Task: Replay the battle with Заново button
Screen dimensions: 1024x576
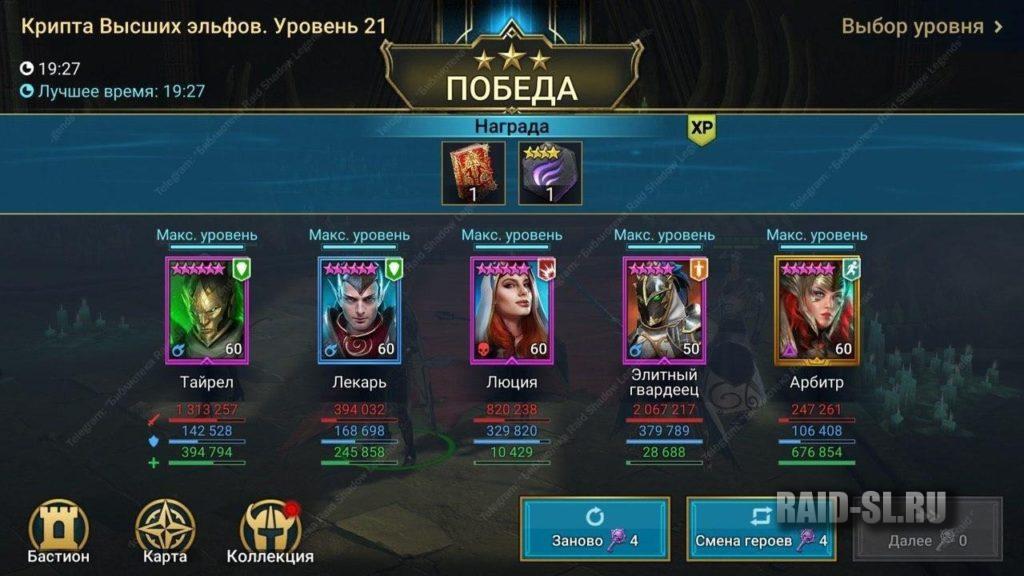Action: coord(594,528)
